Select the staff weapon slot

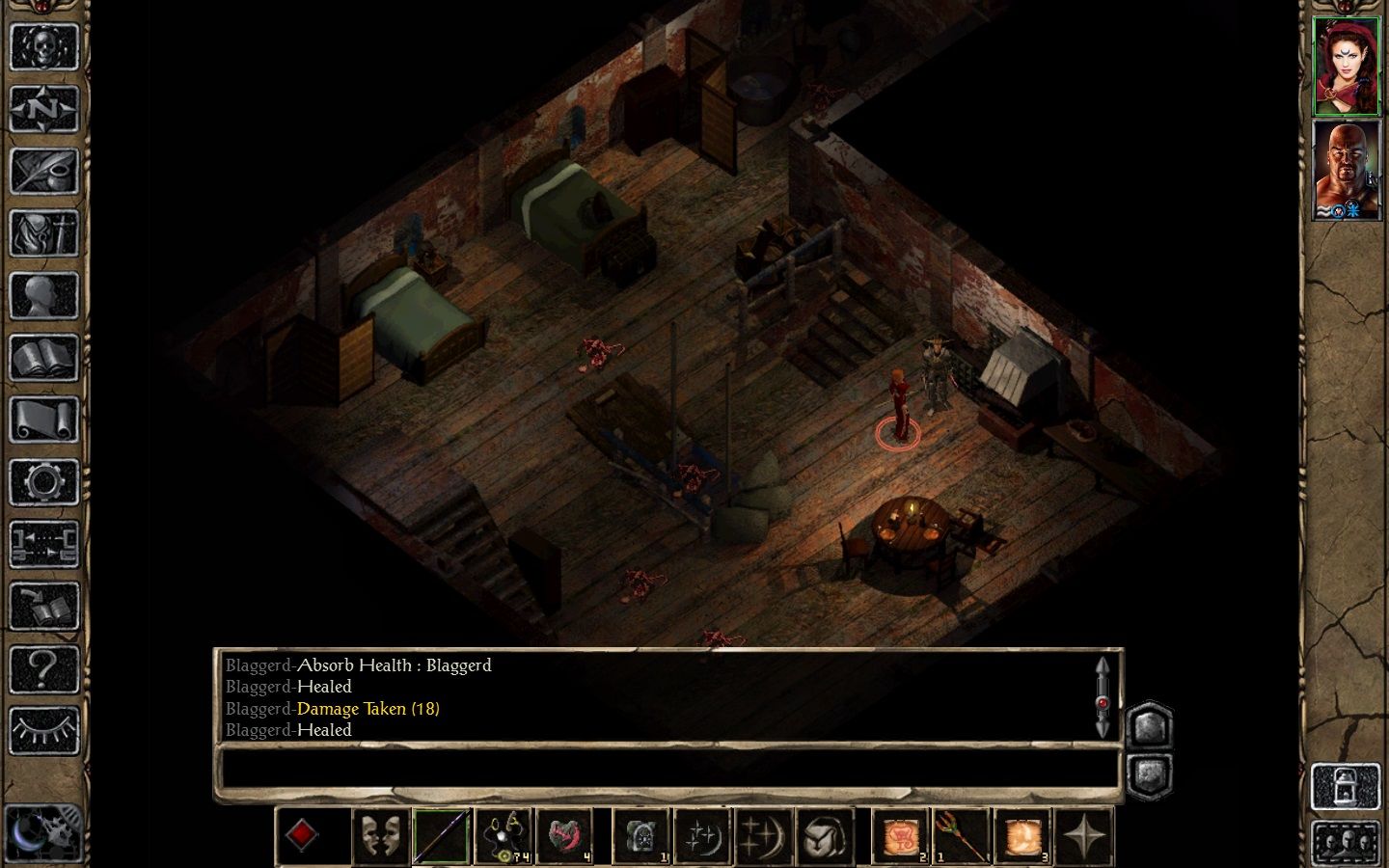tap(441, 835)
